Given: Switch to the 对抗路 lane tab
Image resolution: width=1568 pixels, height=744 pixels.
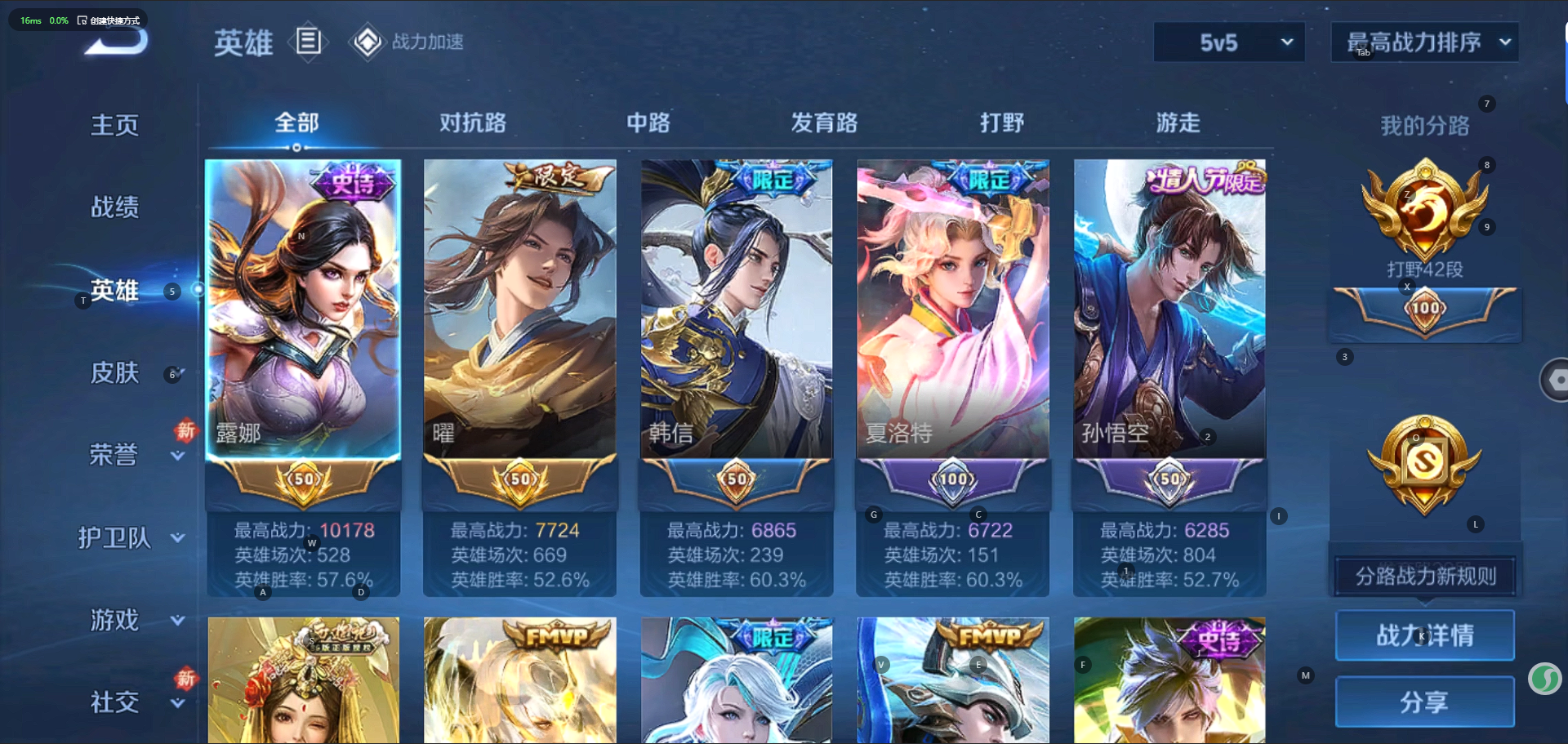Looking at the screenshot, I should tap(473, 123).
